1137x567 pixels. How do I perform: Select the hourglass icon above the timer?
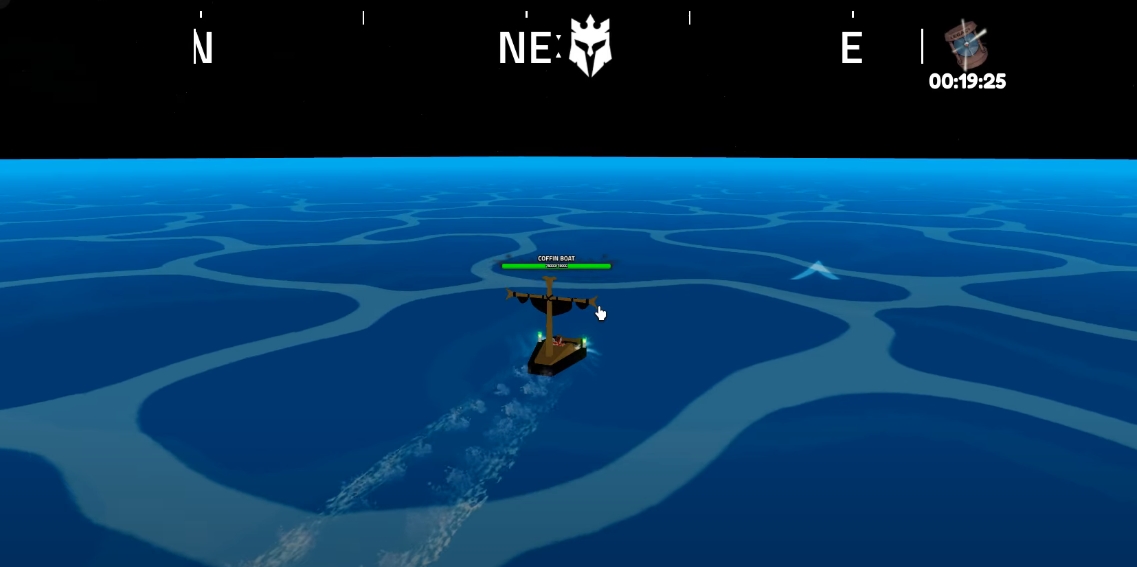(x=966, y=45)
